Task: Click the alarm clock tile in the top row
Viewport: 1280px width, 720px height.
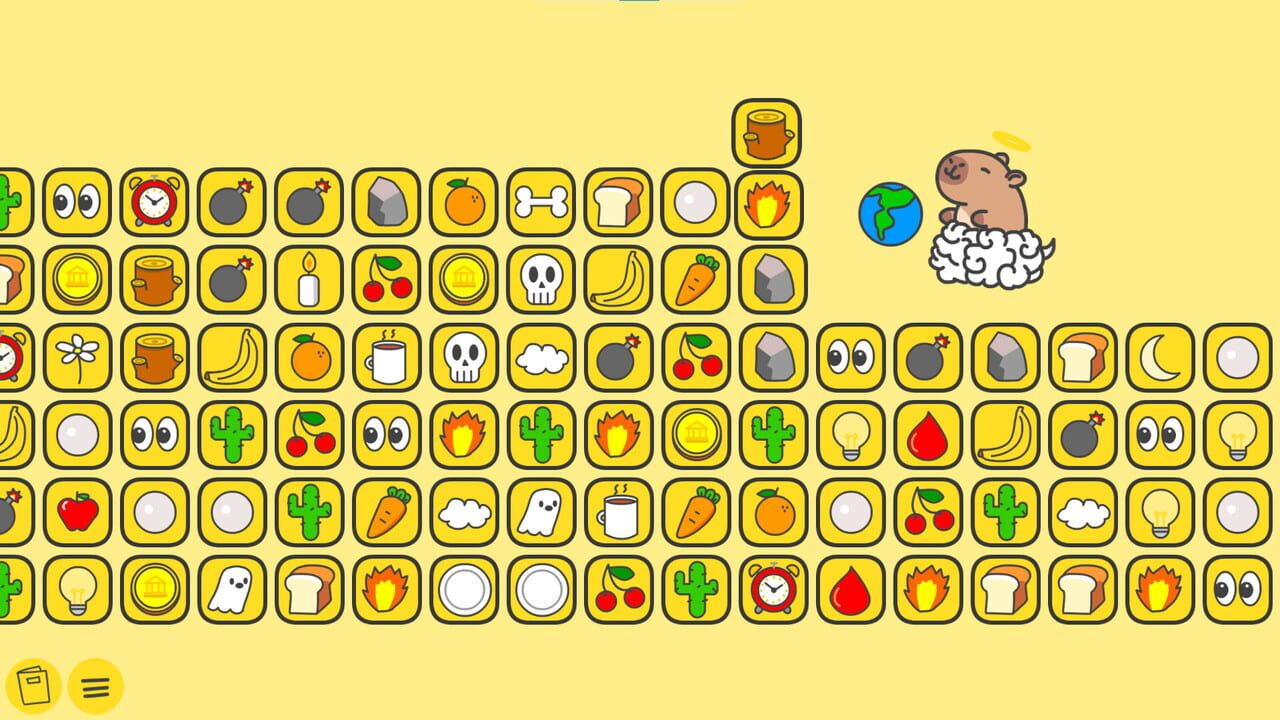Action: (x=152, y=200)
